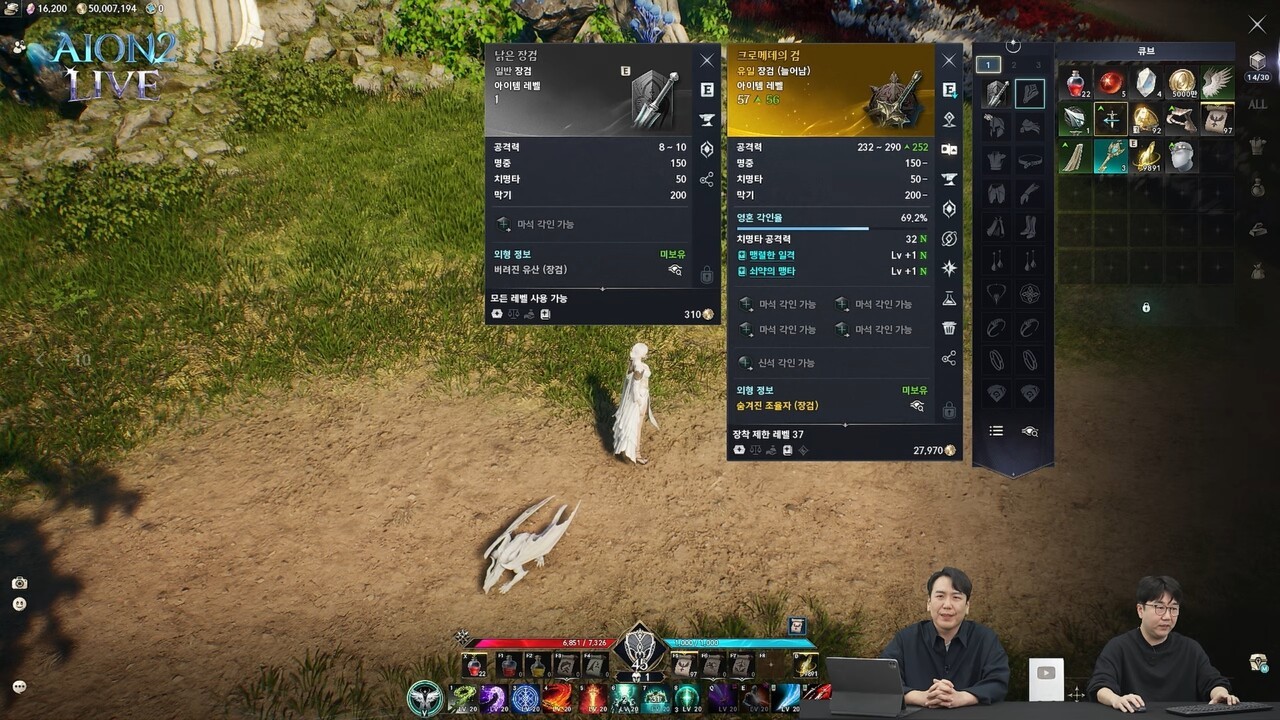Activate the winged emblem ability
The width and height of the screenshot is (1280, 720).
coord(425,697)
